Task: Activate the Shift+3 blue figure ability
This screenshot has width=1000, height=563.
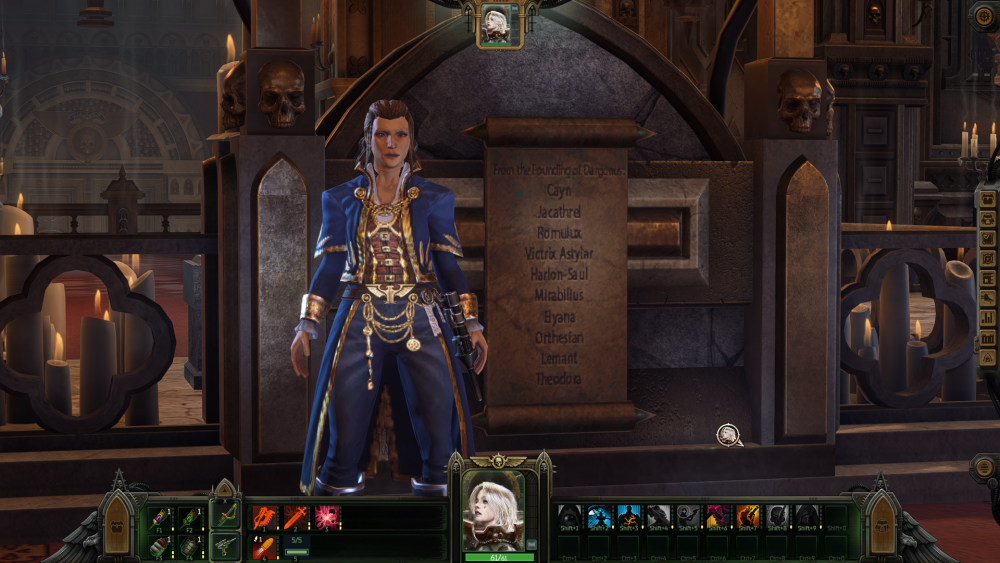Action: pos(629,516)
